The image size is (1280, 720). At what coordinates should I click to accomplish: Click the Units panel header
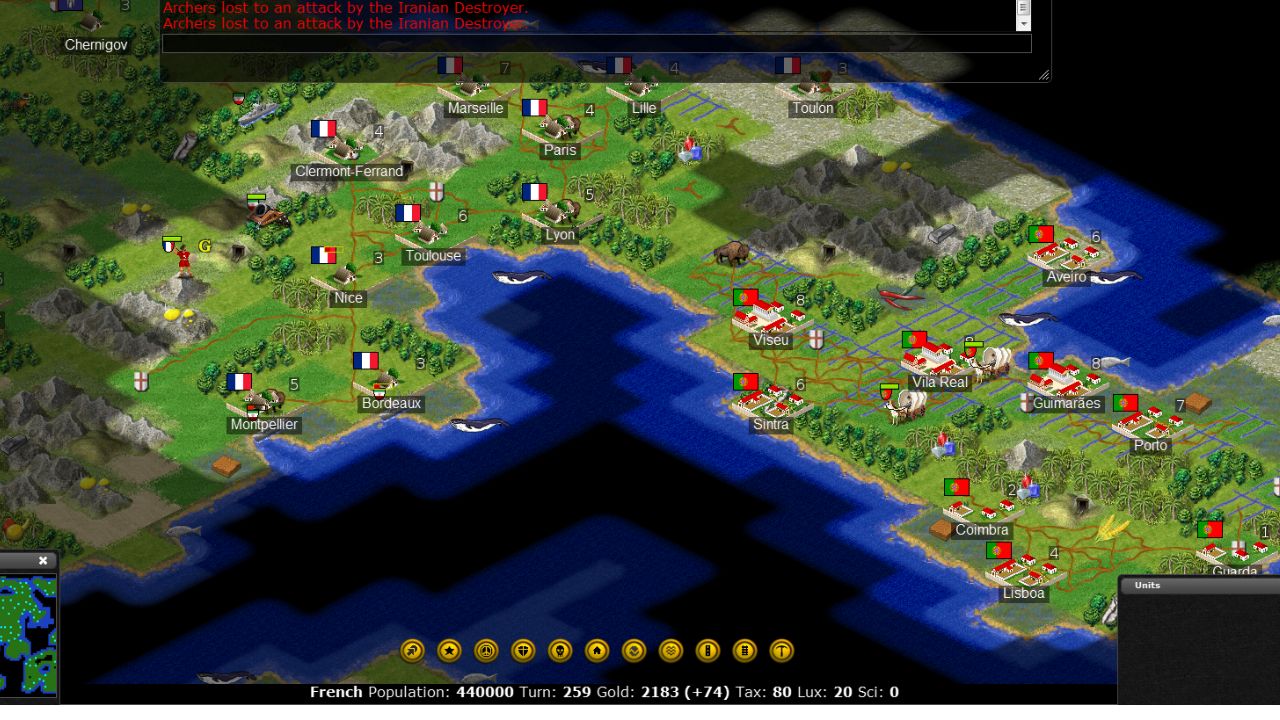pyautogui.click(x=1146, y=585)
